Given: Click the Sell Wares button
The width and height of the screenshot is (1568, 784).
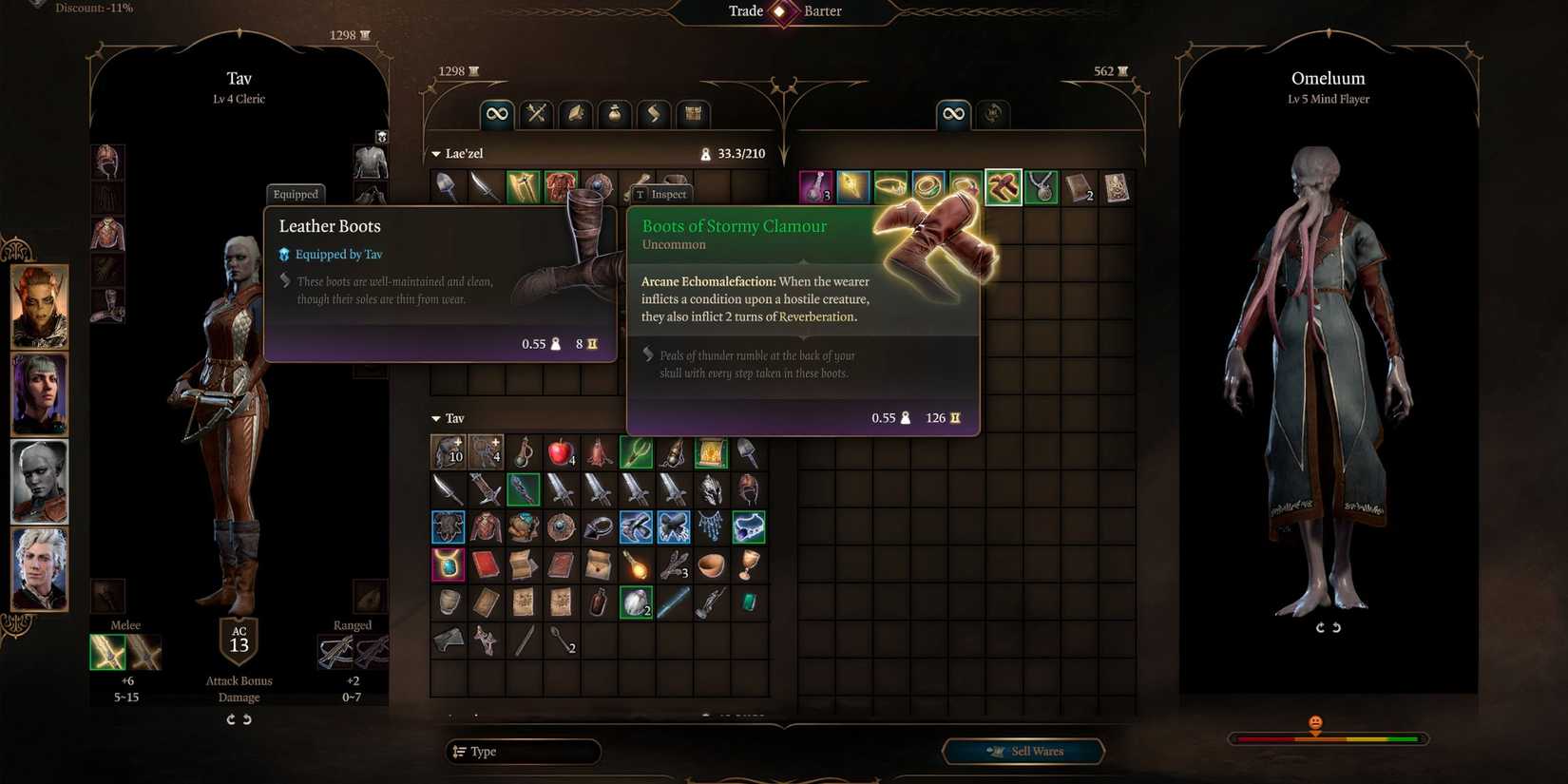Looking at the screenshot, I should click(1023, 751).
